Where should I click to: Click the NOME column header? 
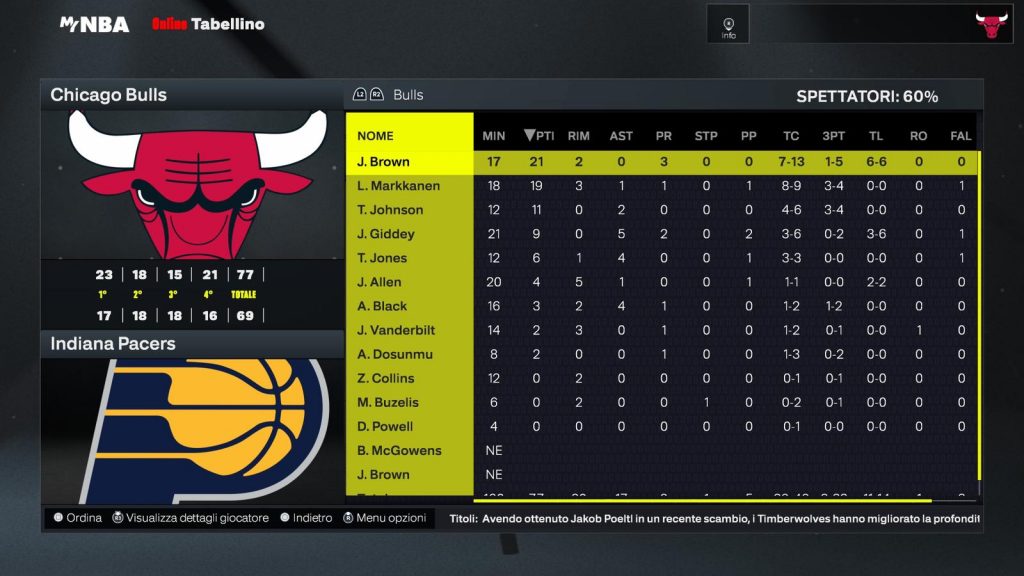tap(376, 136)
